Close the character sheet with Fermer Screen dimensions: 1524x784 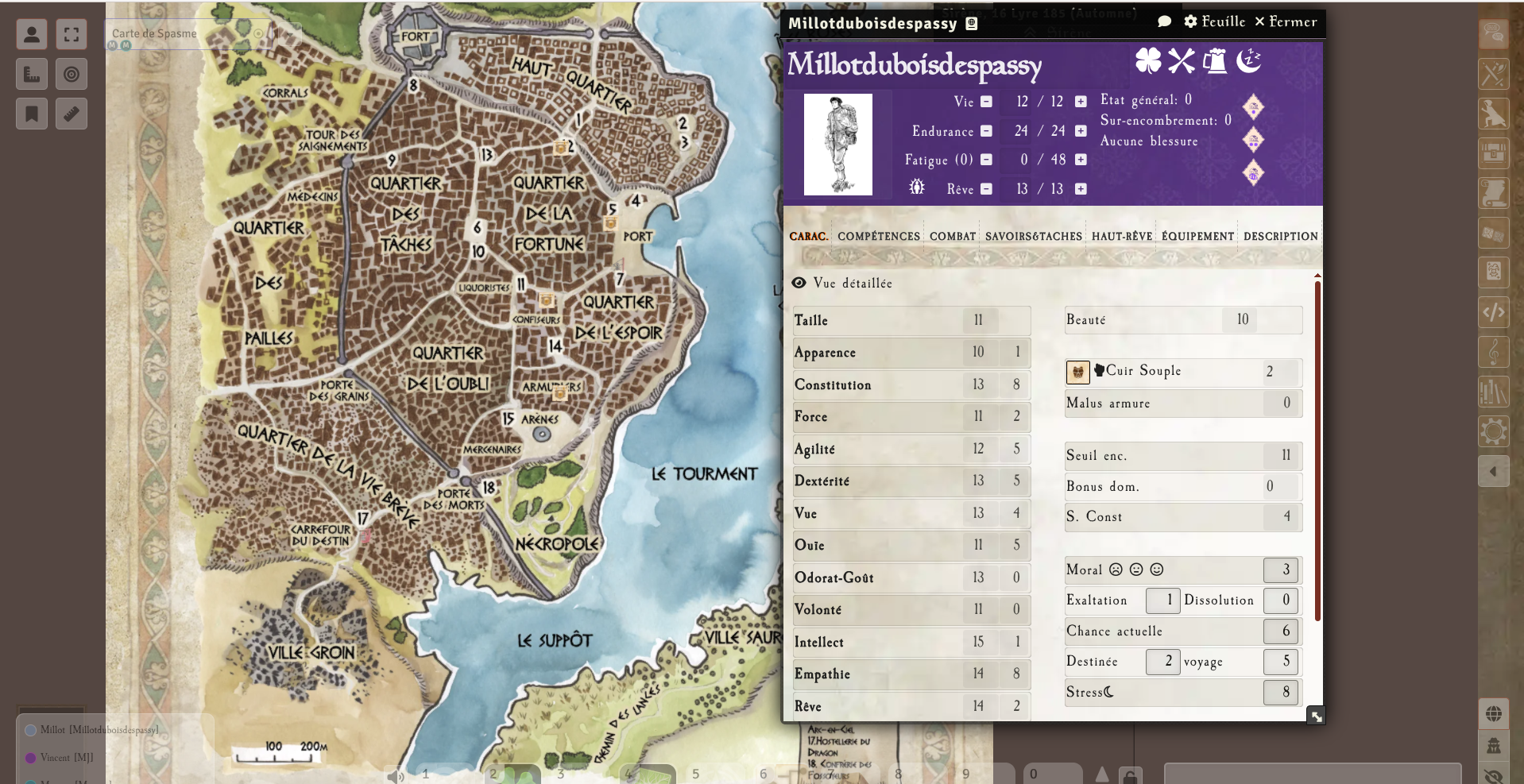[1285, 21]
